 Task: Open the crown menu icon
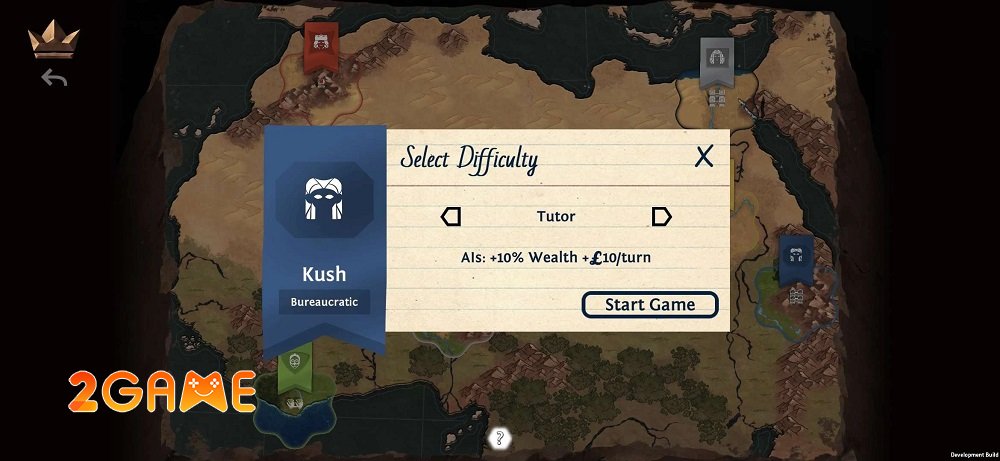tap(54, 40)
